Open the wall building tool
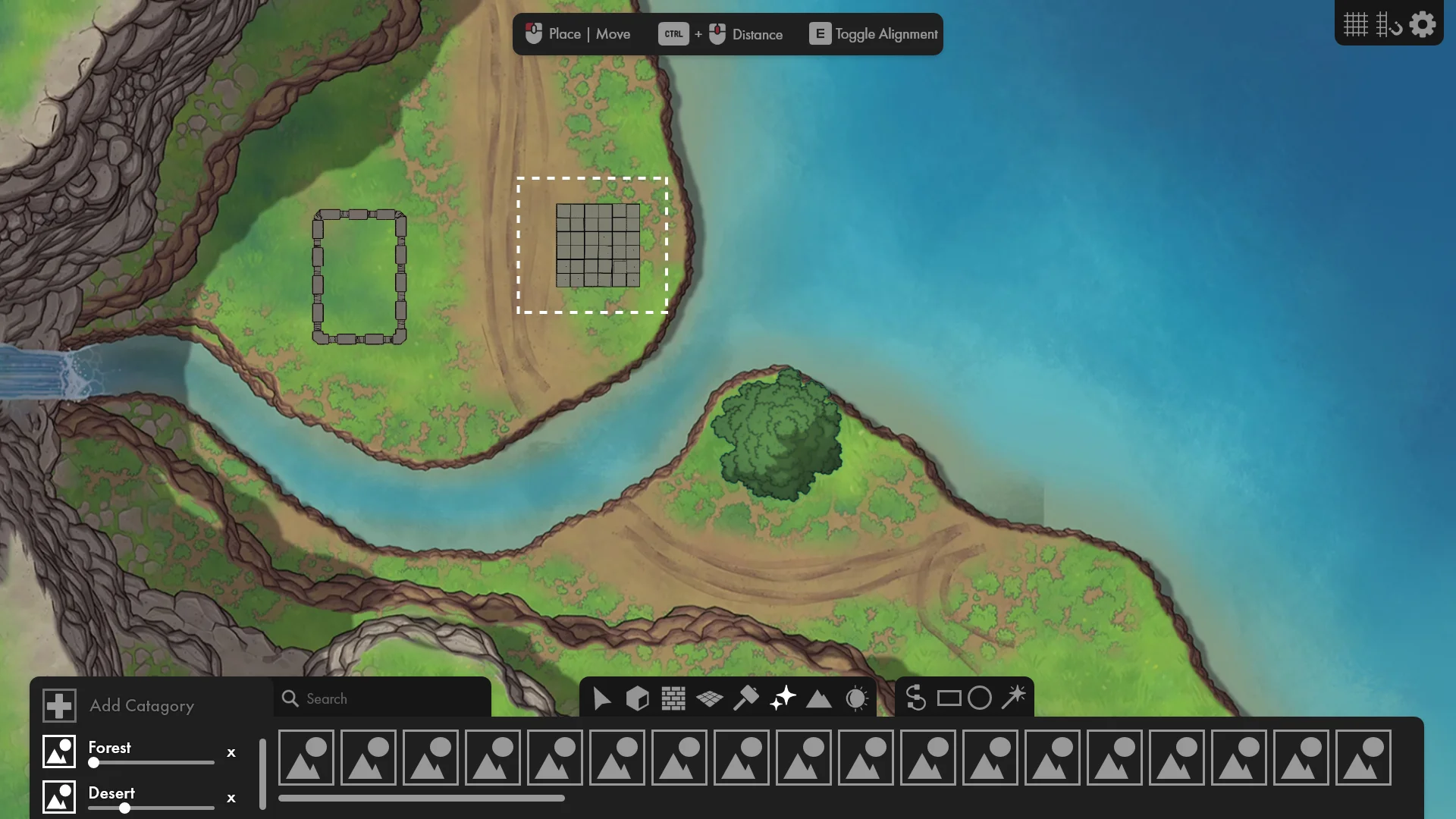 (x=672, y=698)
